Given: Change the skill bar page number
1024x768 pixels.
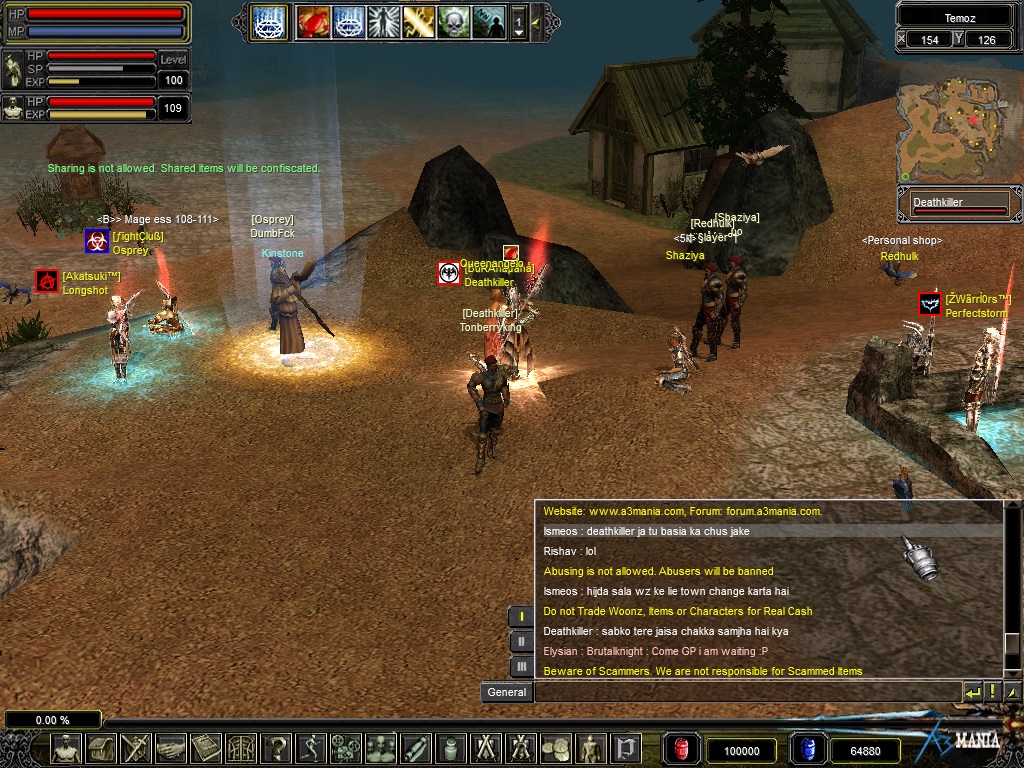Looking at the screenshot, I should [518, 22].
